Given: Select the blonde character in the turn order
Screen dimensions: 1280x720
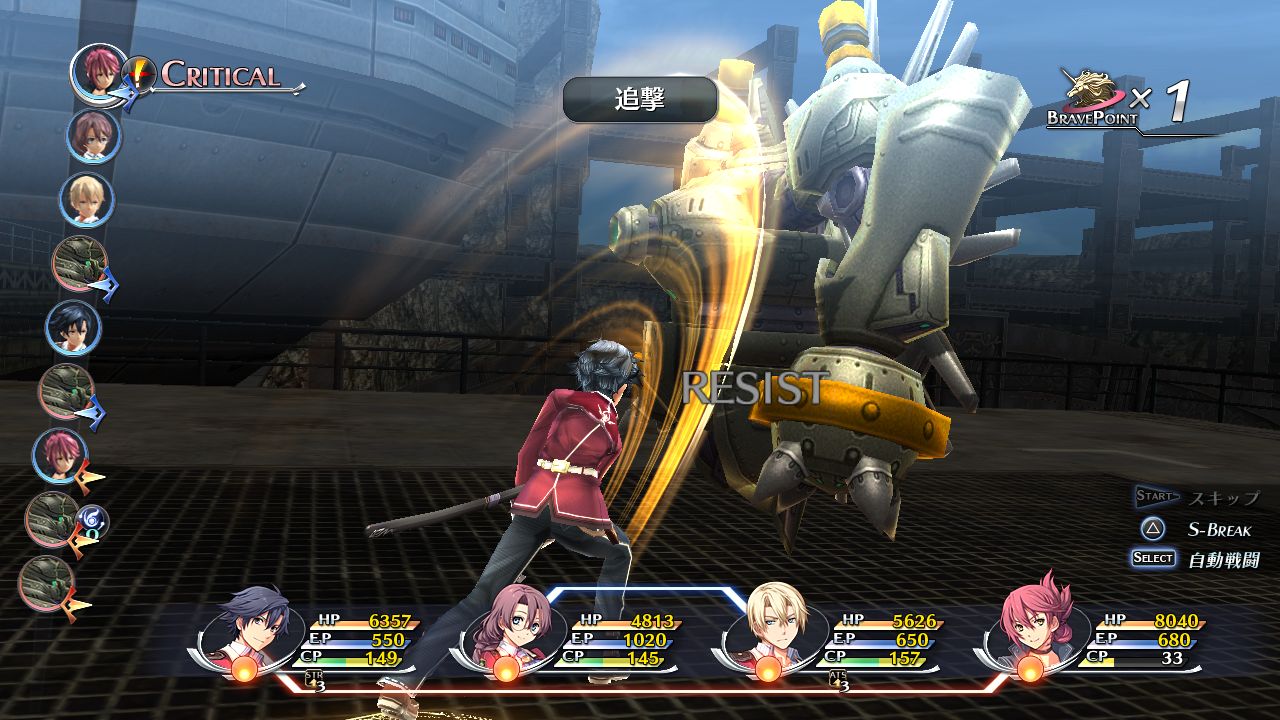Looking at the screenshot, I should (x=86, y=199).
